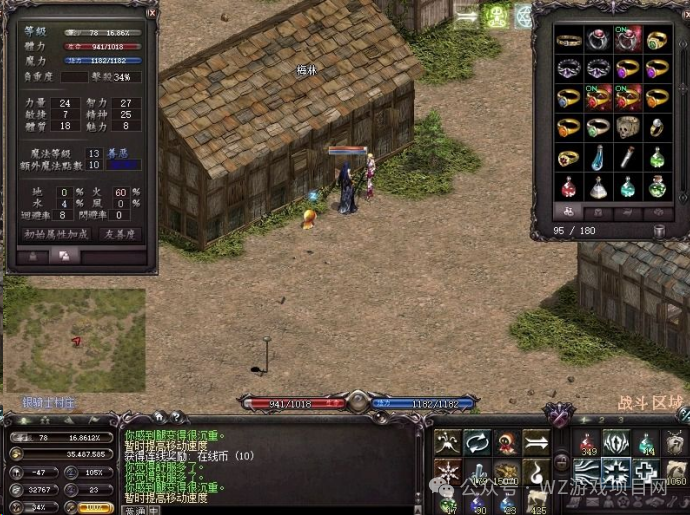Viewport: 690px width, 515px height.
Task: Switch to the first character panel tab
Action: click(x=33, y=257)
